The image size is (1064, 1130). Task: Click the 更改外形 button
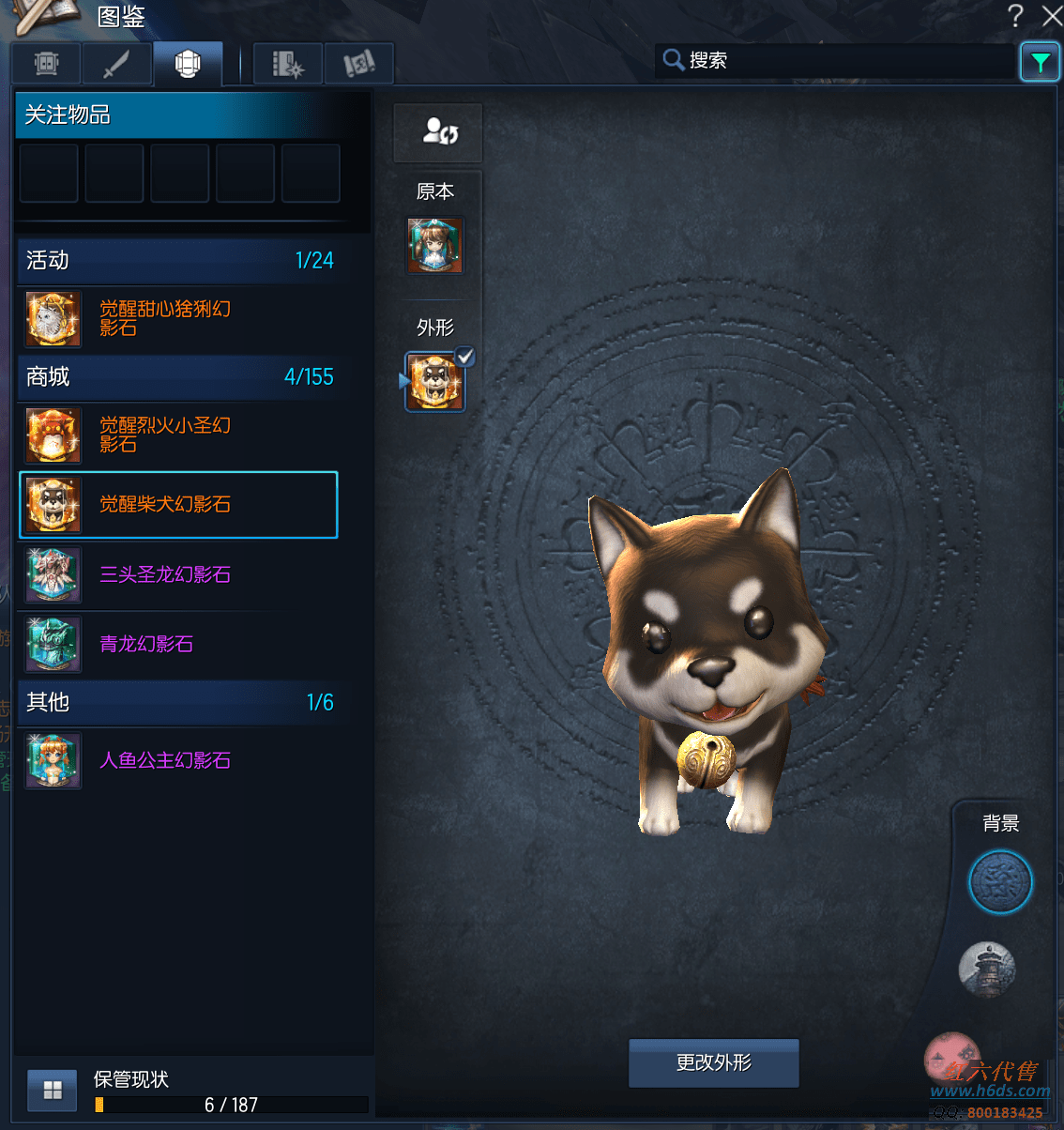713,1062
